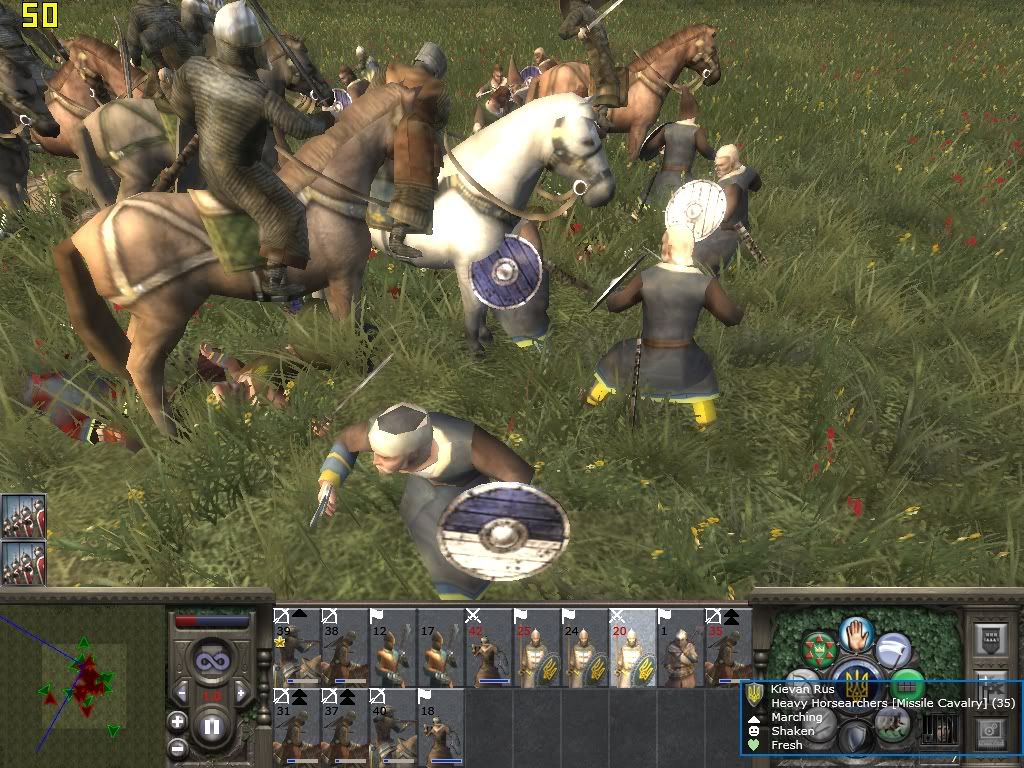Toggle the infinity speed lock button
The image size is (1024, 768).
tap(212, 661)
